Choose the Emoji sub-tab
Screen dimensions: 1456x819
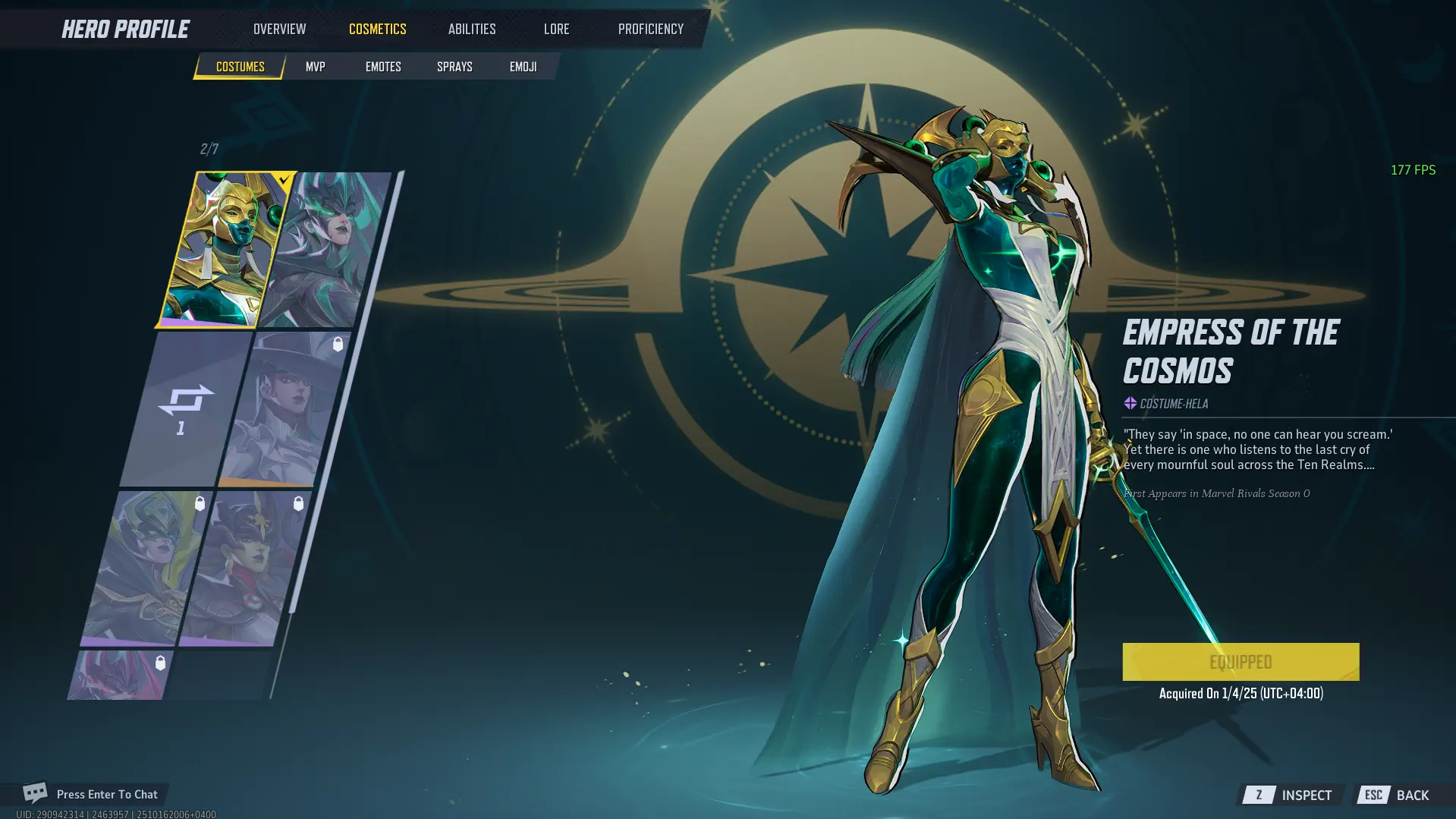523,67
